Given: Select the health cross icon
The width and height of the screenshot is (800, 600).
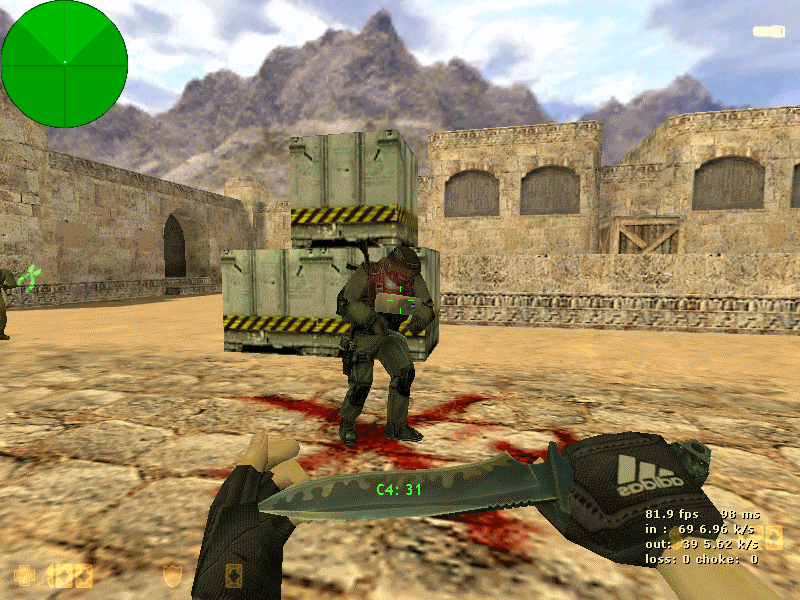Looking at the screenshot, I should 23,575.
